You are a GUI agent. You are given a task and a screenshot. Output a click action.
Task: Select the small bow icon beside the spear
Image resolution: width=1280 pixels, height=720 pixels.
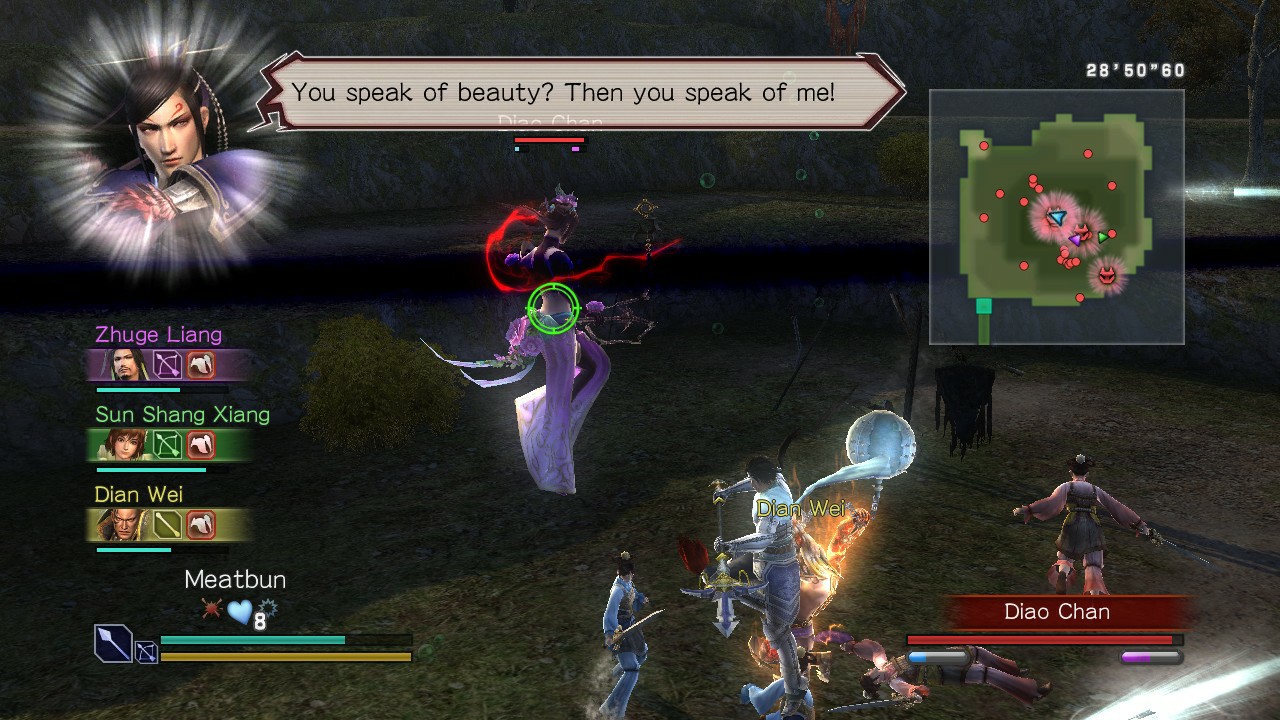[146, 649]
